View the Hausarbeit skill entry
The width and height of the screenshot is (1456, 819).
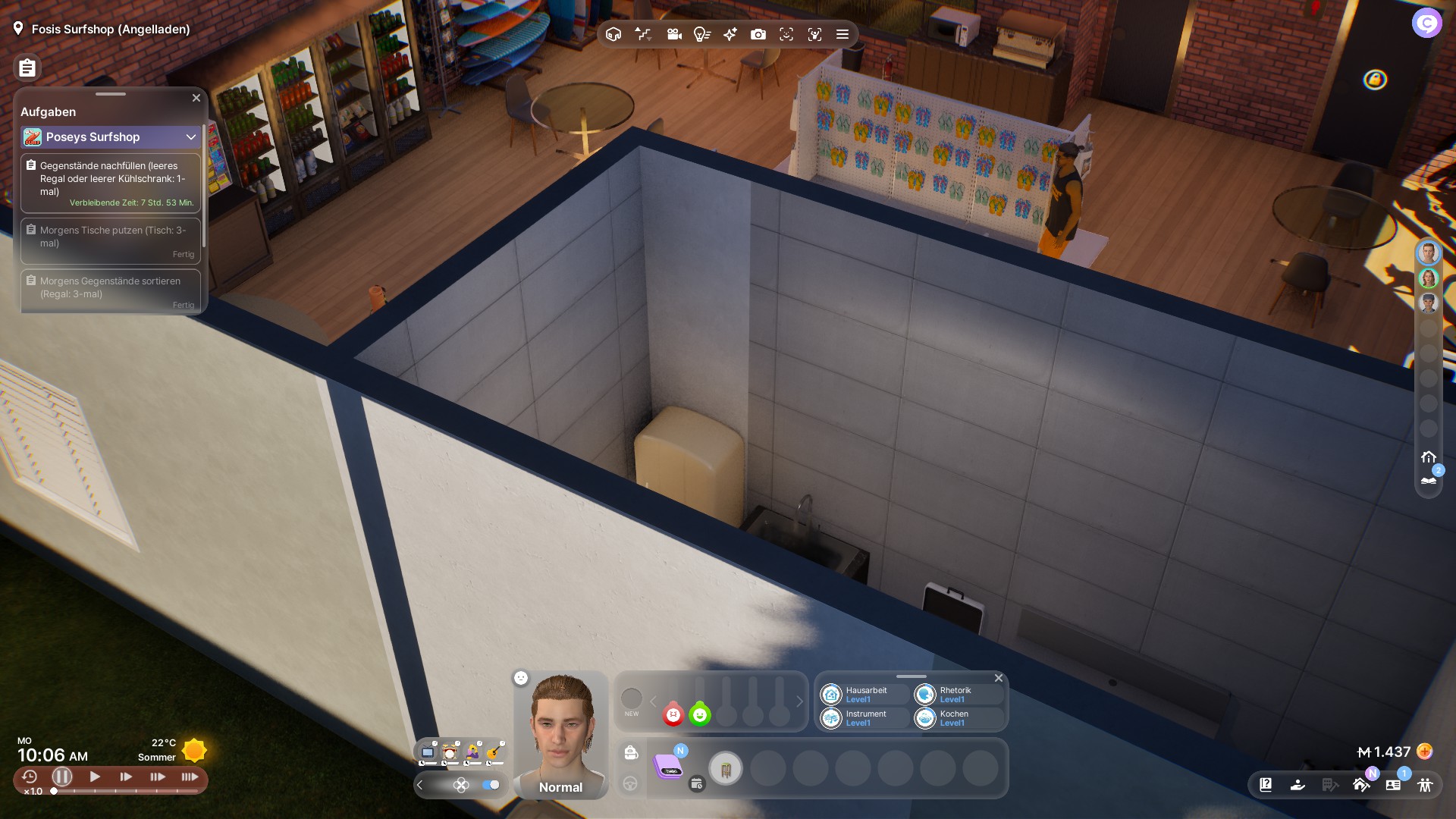[864, 694]
